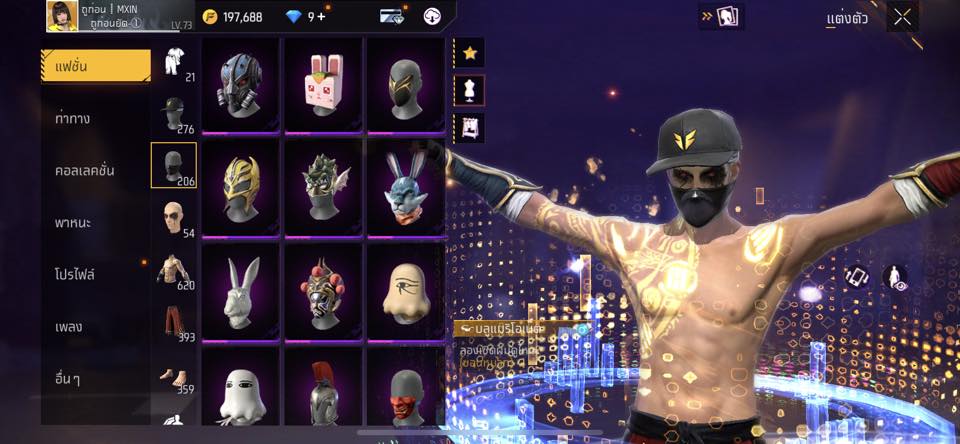
Task: Add diamonds with the plus button
Action: coord(320,17)
